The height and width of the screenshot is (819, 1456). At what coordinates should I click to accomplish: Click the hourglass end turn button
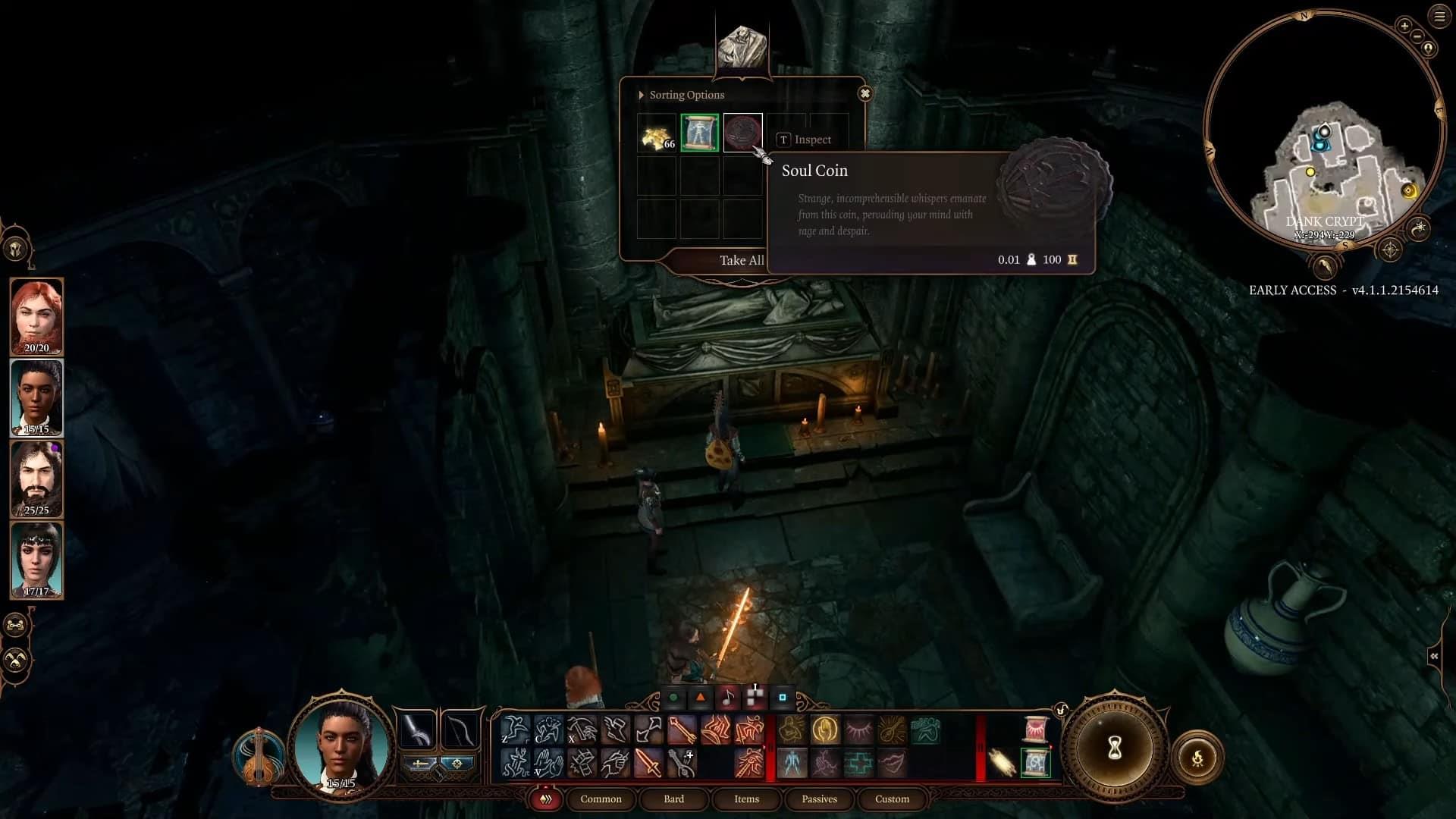click(1114, 748)
